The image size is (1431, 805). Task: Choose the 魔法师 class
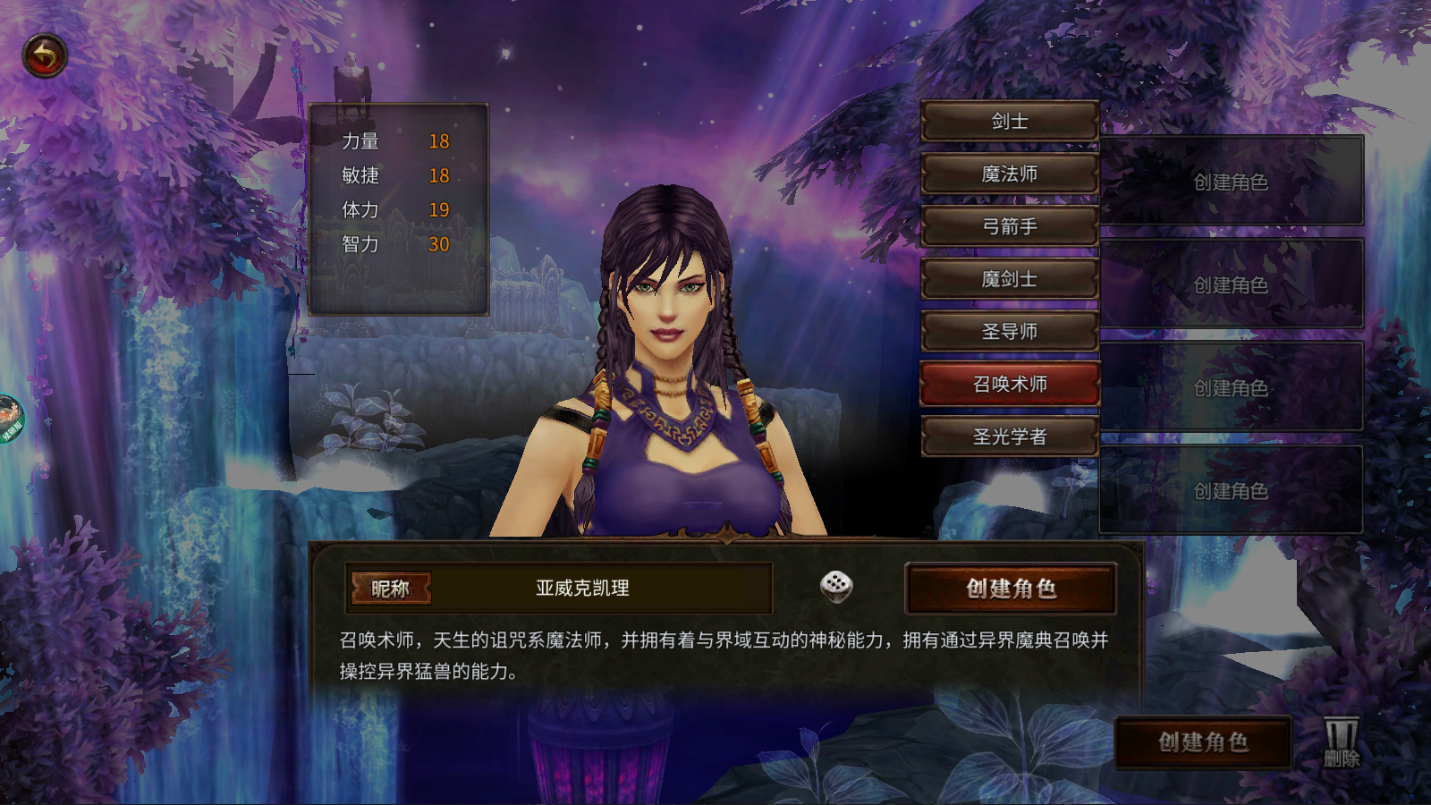tap(1009, 174)
